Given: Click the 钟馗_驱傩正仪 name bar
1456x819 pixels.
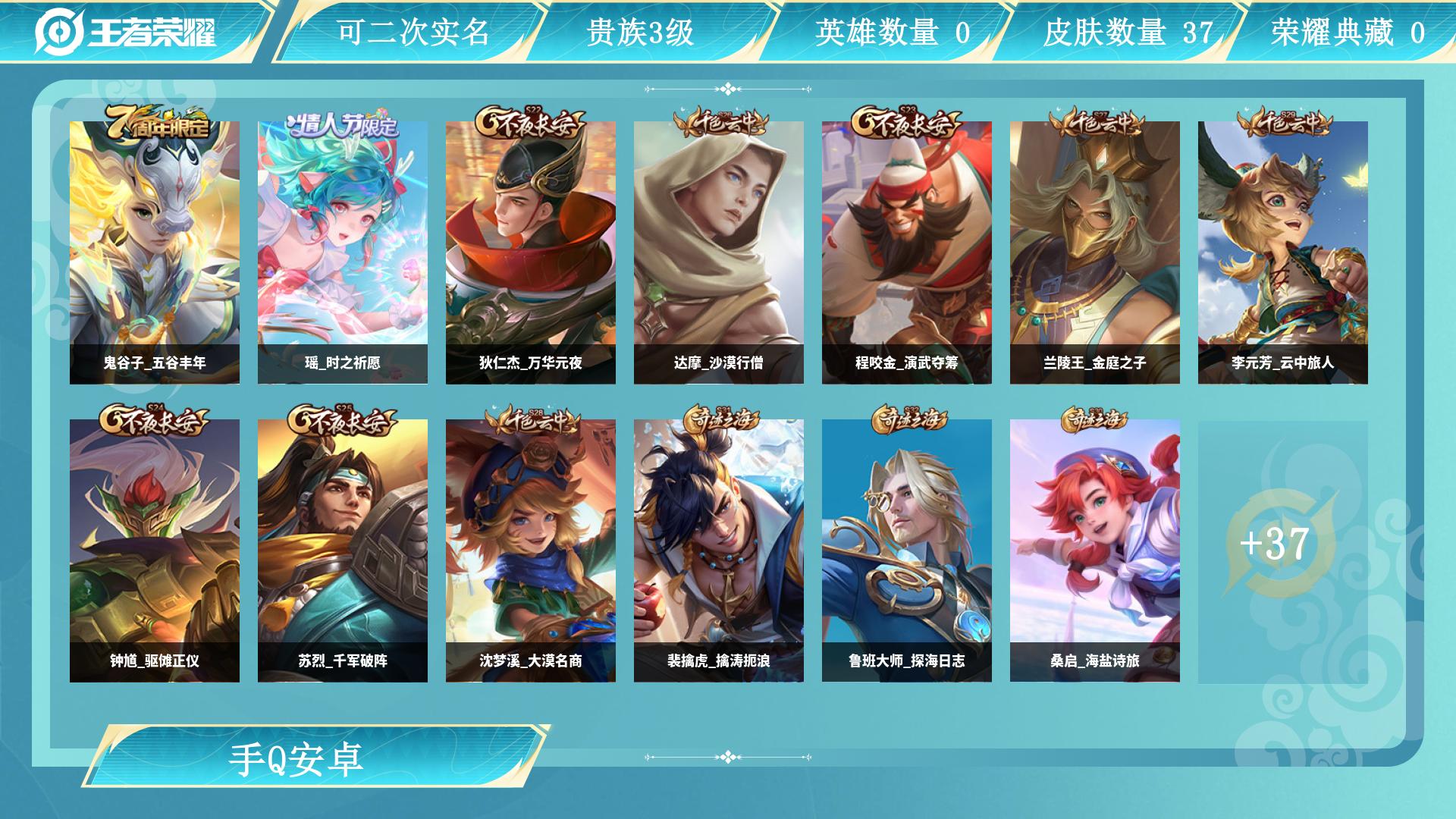Looking at the screenshot, I should [x=155, y=661].
